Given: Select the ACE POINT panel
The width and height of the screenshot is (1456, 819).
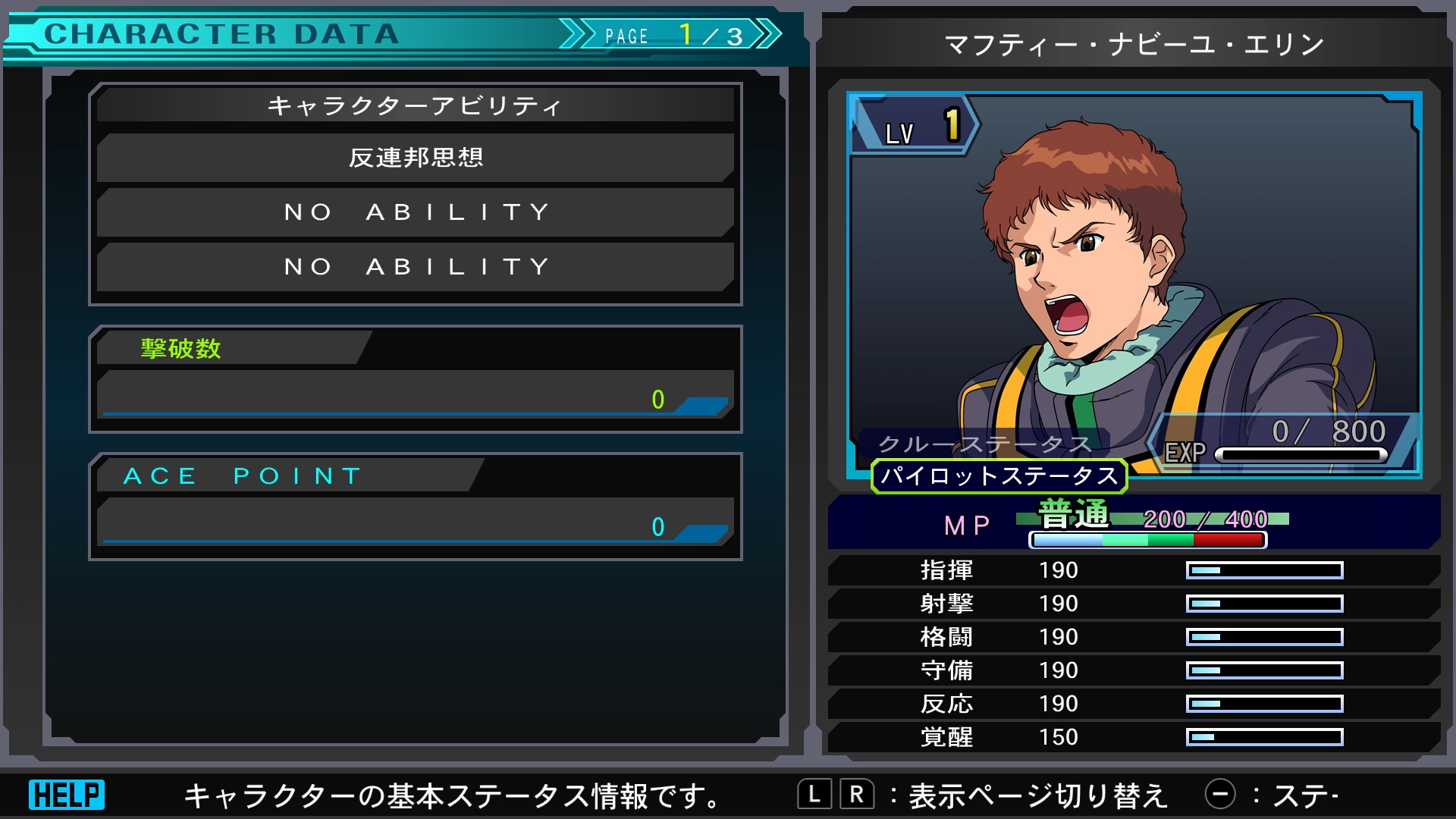Looking at the screenshot, I should (416, 507).
